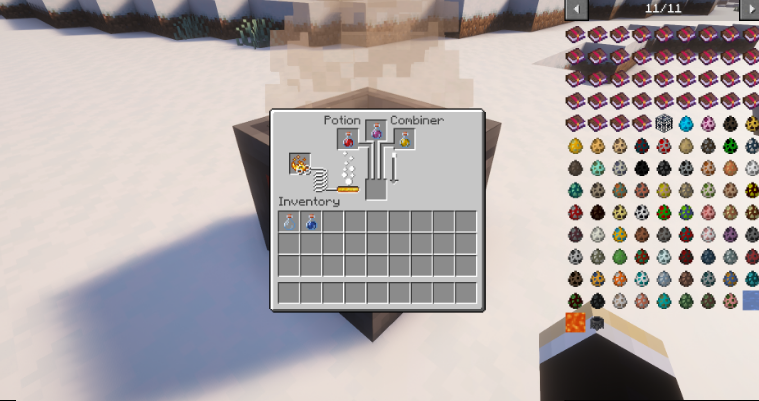Screen dimensions: 759x401
Task: Take the empty glass bottle from inventory
Action: pyautogui.click(x=289, y=222)
